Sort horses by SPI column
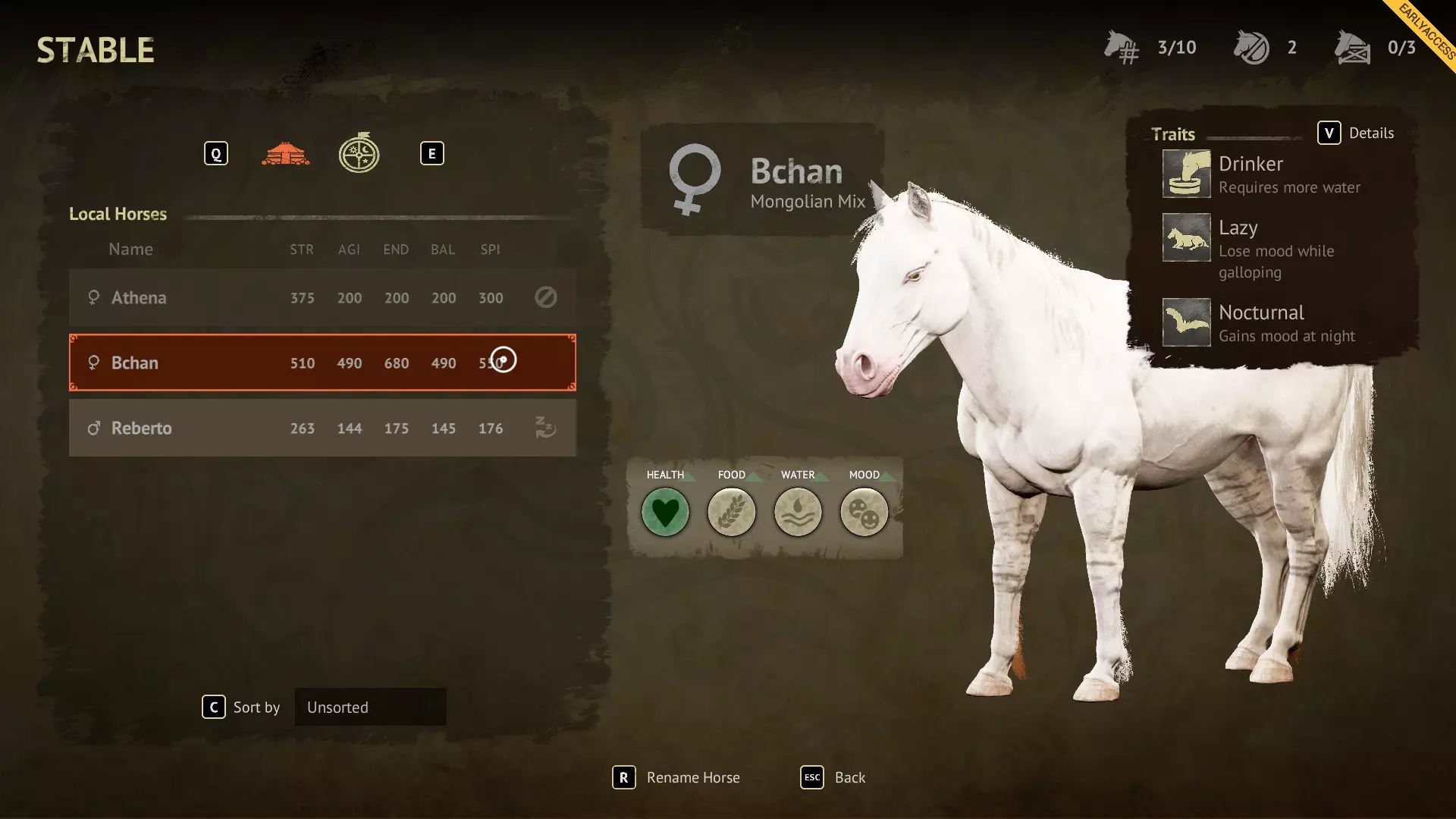The image size is (1456, 819). (490, 249)
